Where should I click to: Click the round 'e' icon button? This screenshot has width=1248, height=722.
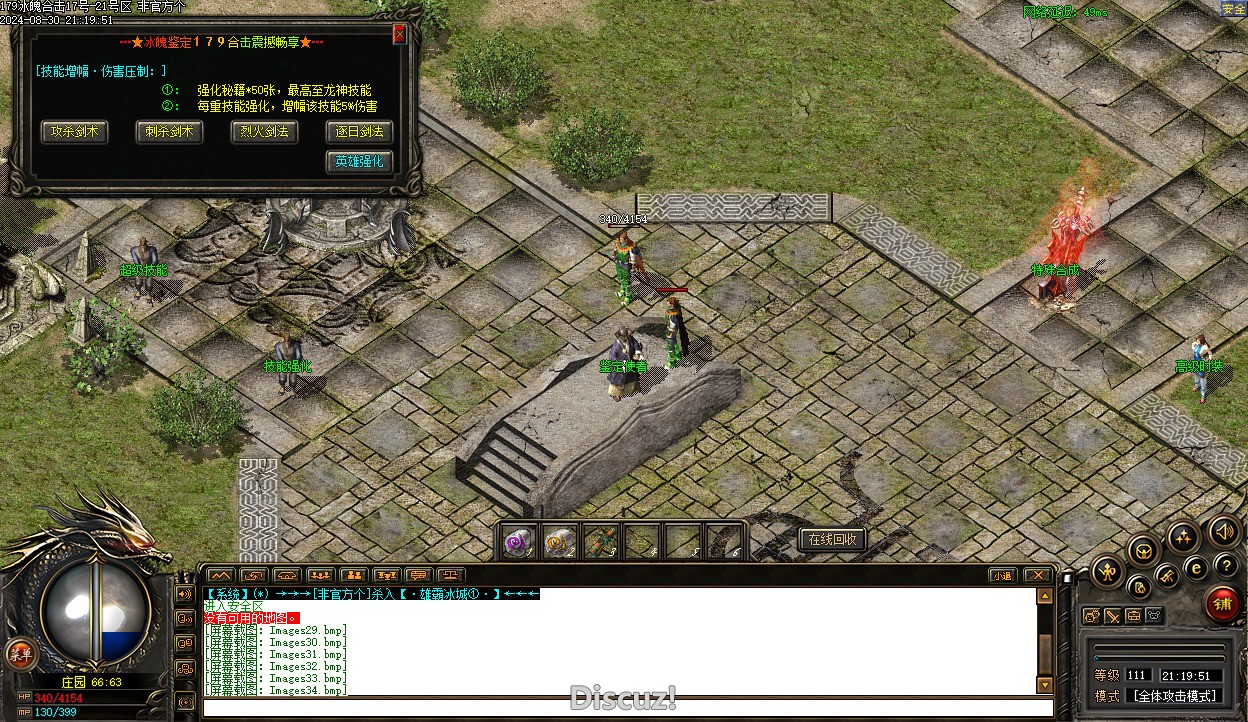coord(1196,567)
